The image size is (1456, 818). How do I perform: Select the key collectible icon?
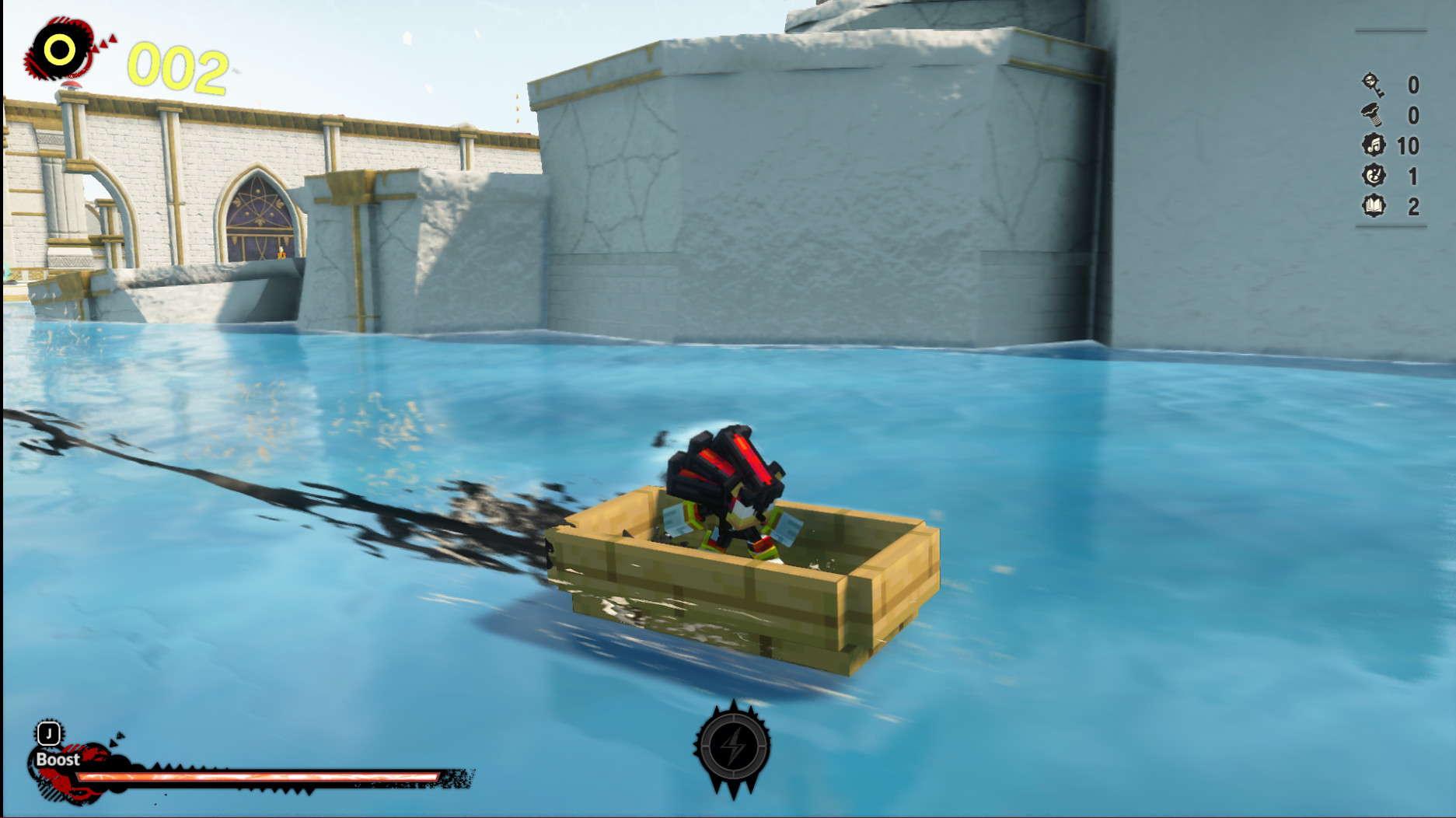pos(1373,86)
